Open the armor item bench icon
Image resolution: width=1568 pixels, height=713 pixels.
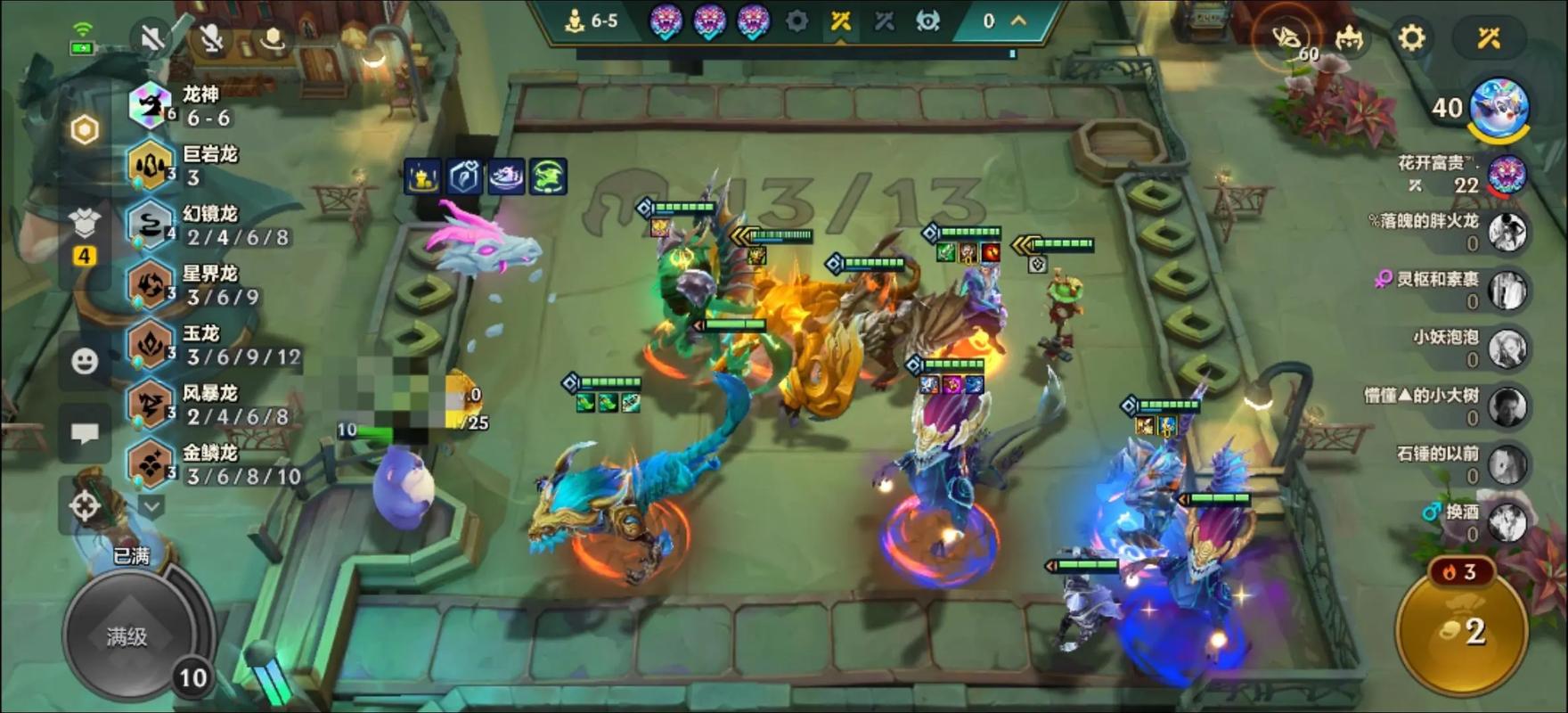(x=85, y=225)
